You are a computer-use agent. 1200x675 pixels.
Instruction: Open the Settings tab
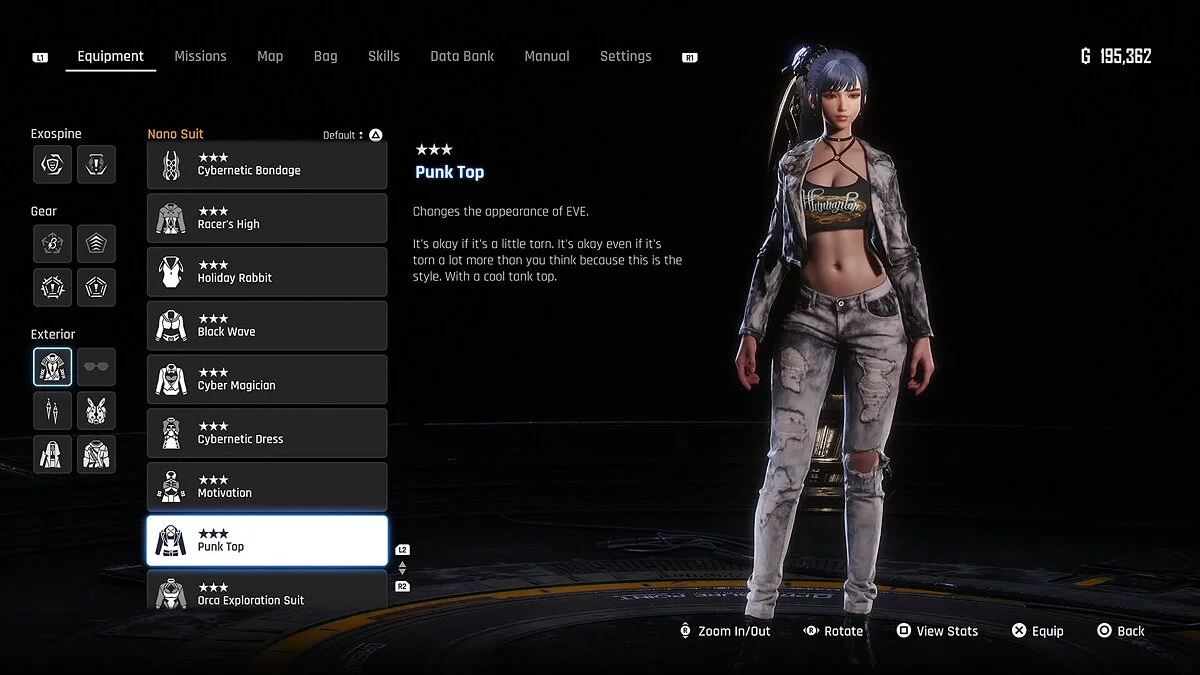[x=625, y=56]
